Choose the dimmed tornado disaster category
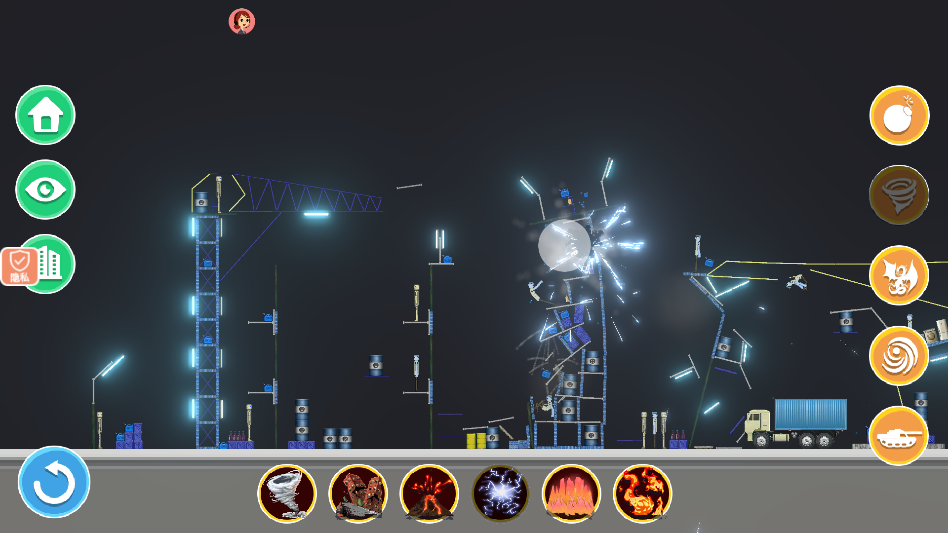This screenshot has height=533, width=948. [899, 194]
